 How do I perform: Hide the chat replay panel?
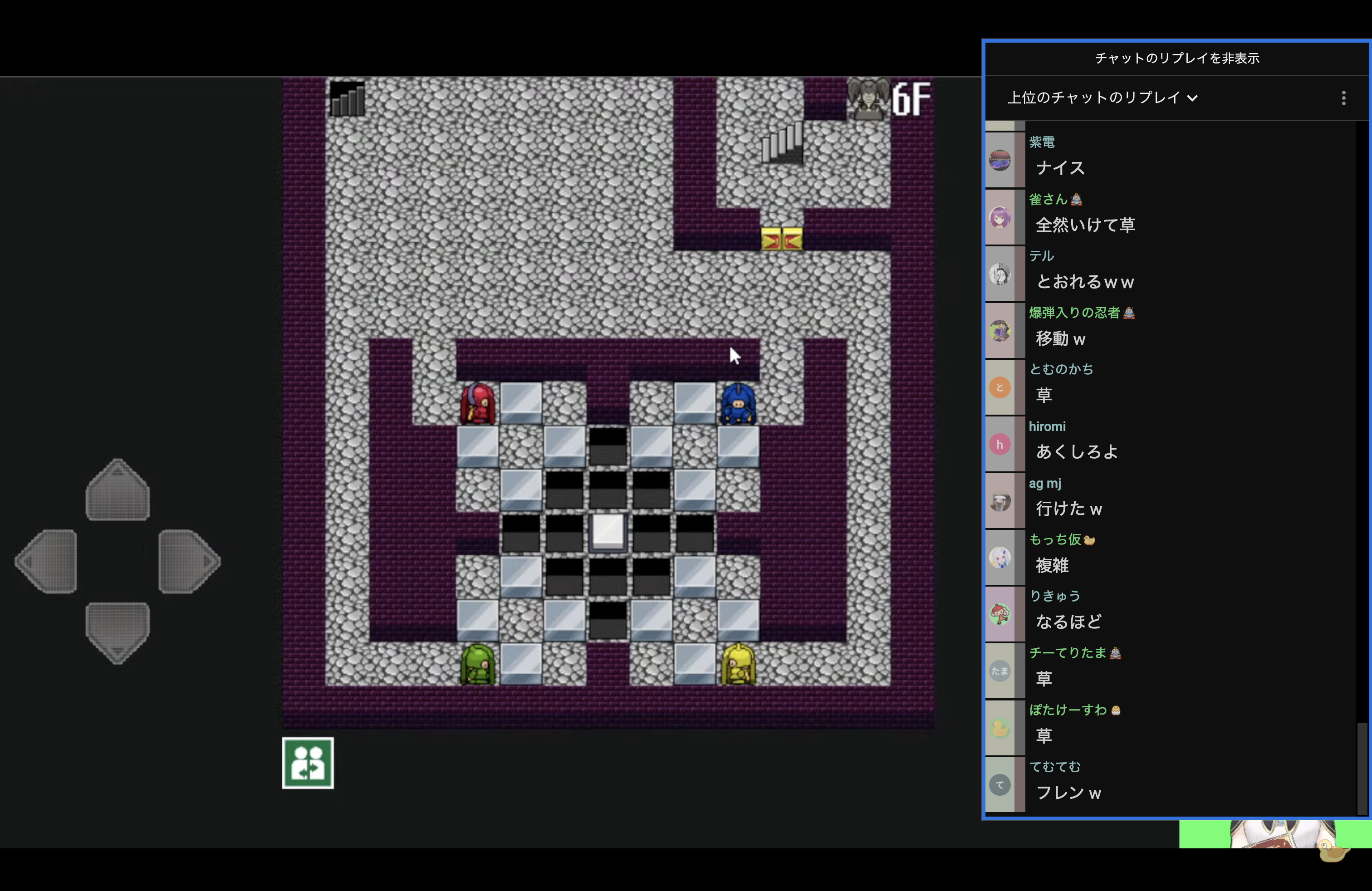click(x=1176, y=58)
